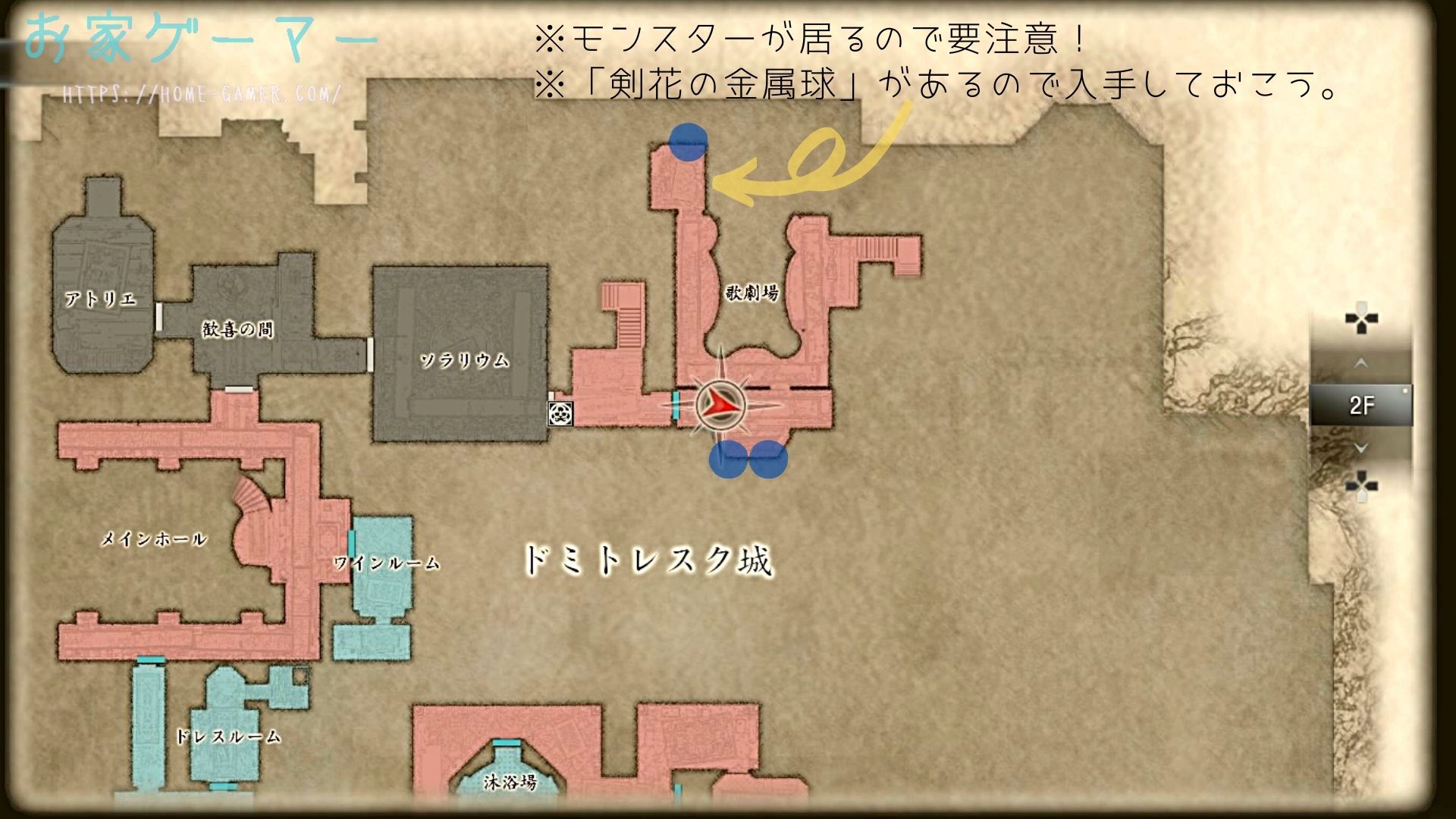
Task: Click the skull hazard icon near ソラリウム
Action: (561, 414)
